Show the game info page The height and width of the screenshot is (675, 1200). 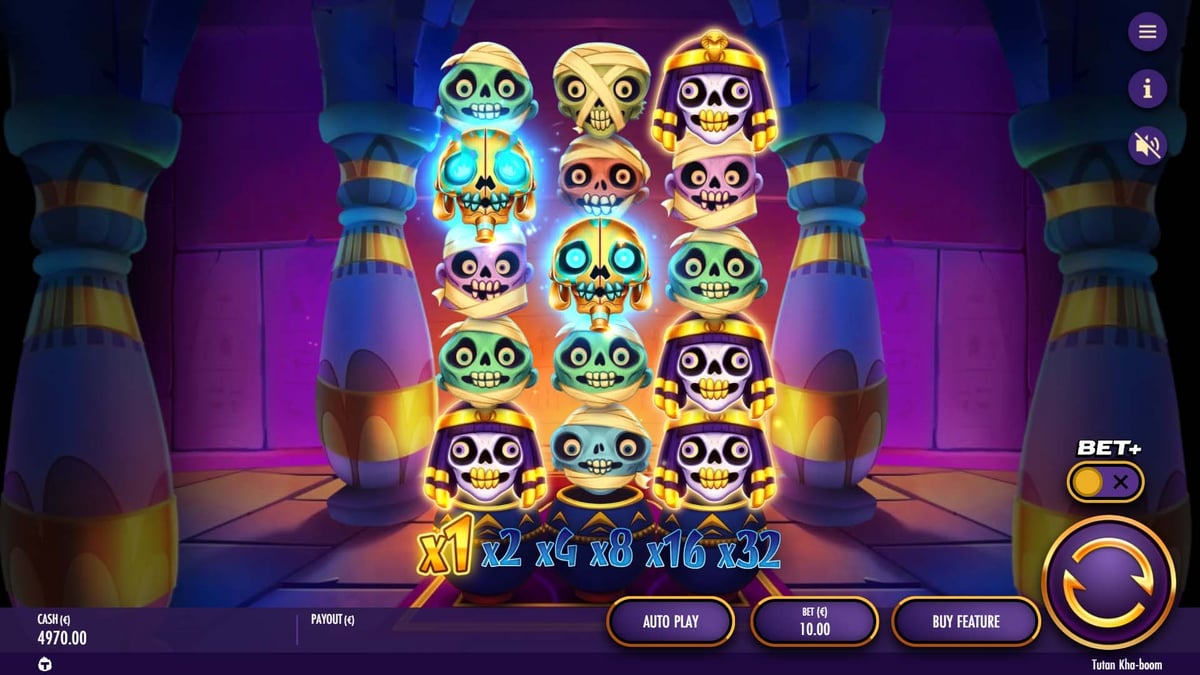(1147, 89)
